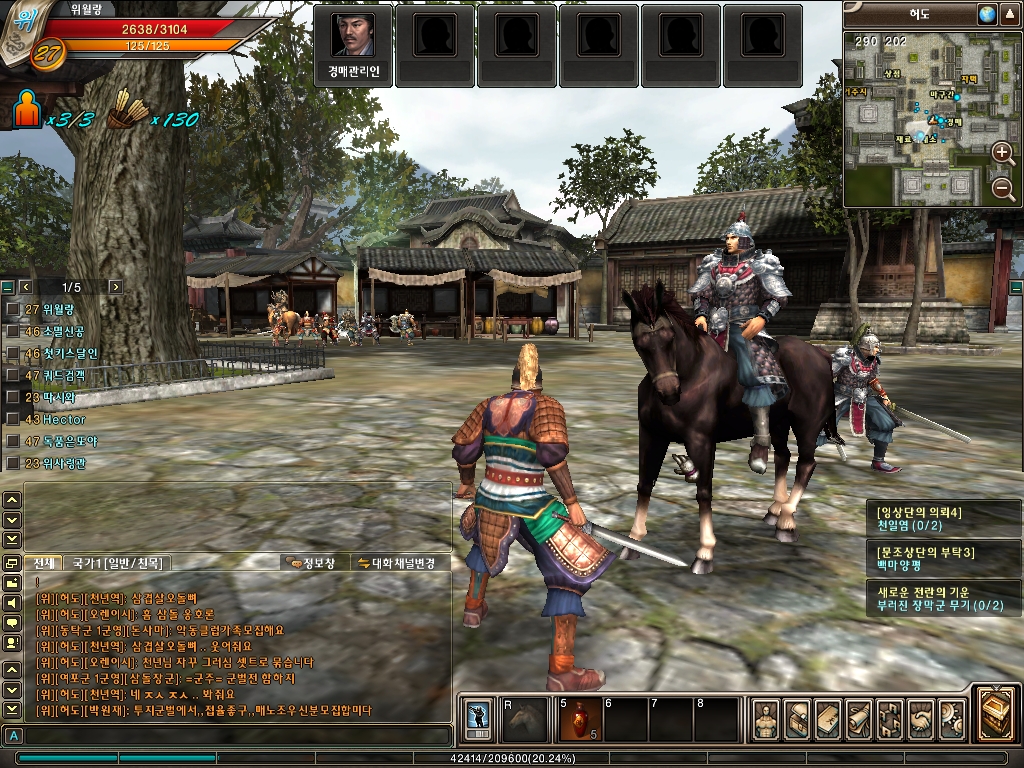Tick the checkbox beside player Hector
The width and height of the screenshot is (1024, 768).
(x=12, y=419)
